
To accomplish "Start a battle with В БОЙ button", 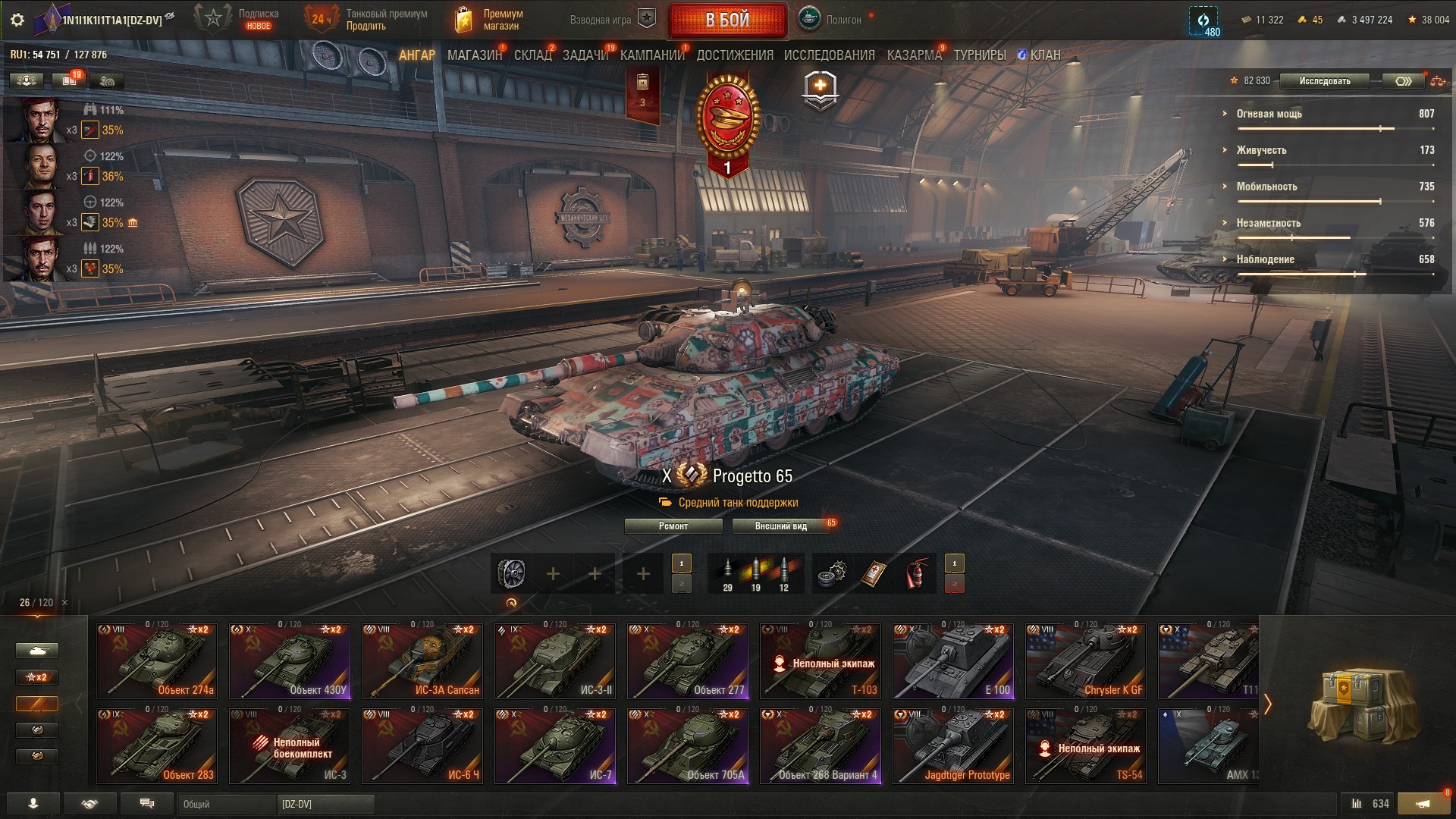I will [x=727, y=20].
